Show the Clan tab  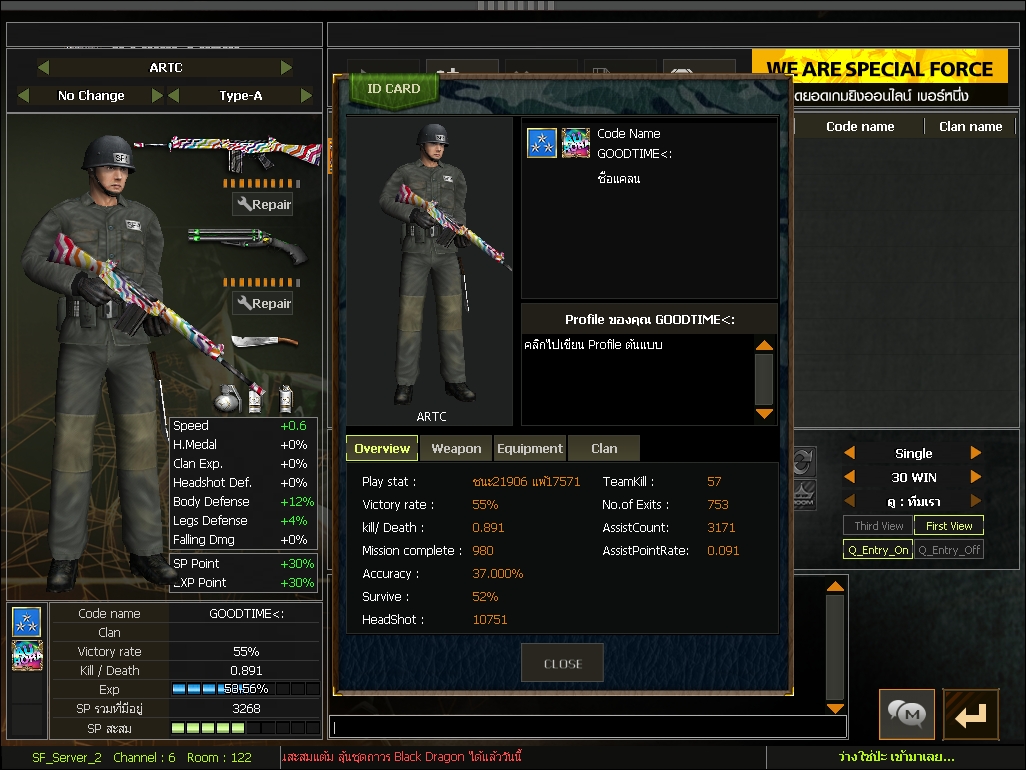tap(604, 449)
